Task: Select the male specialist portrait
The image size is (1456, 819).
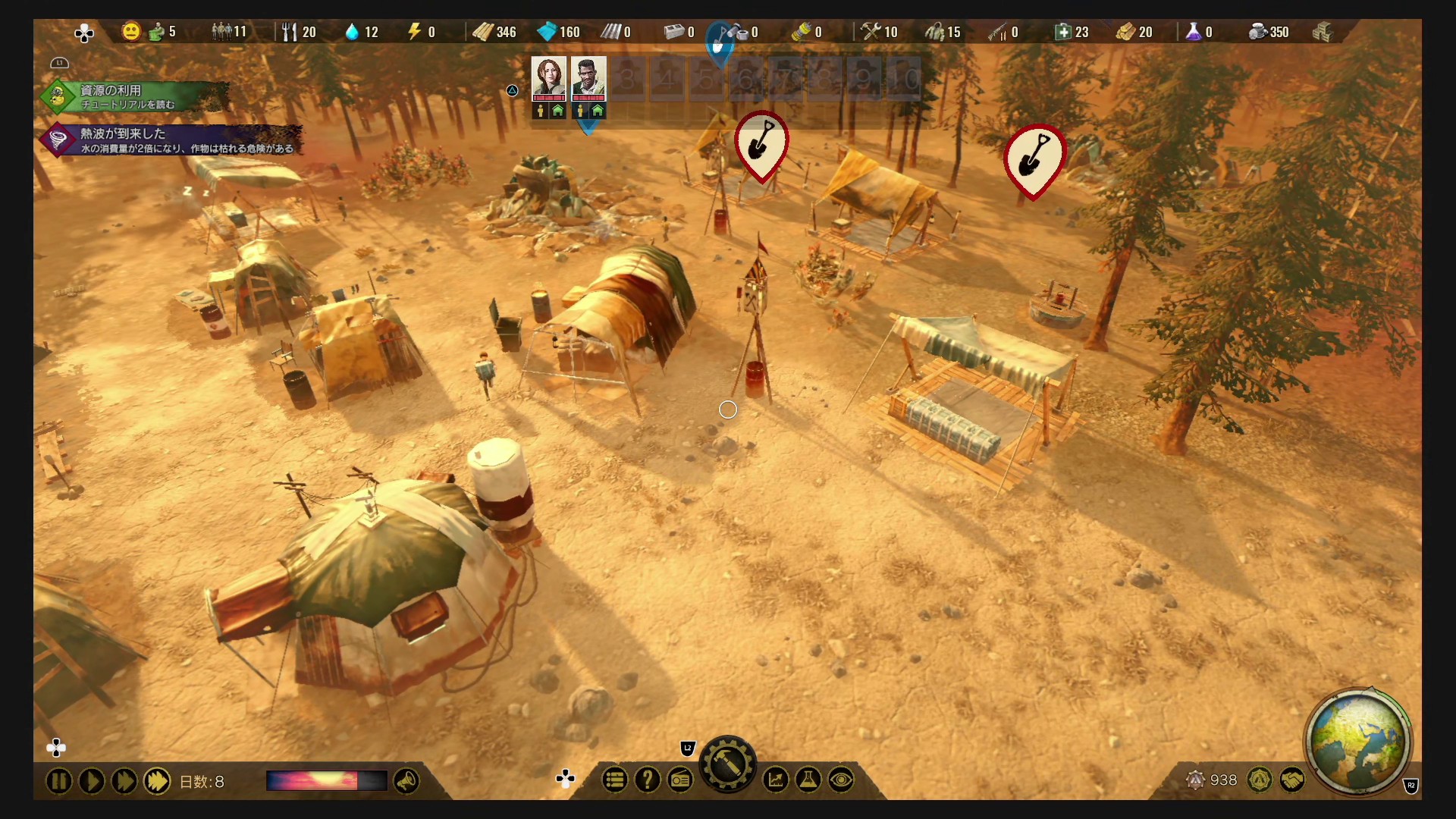Action: (x=588, y=77)
